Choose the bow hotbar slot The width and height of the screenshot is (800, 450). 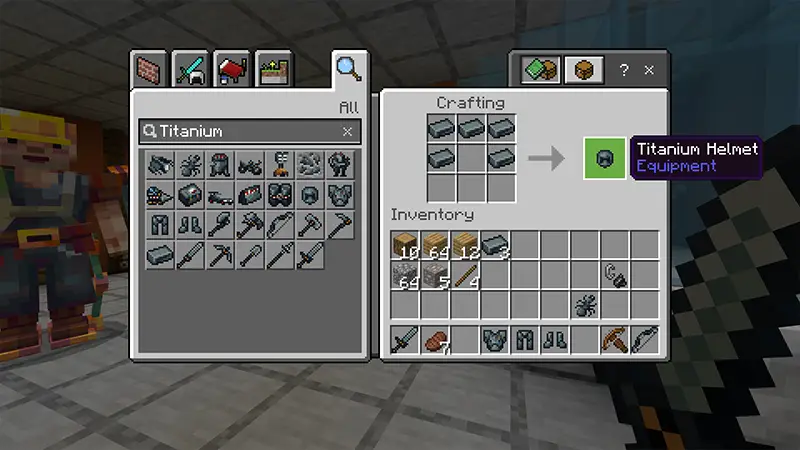tap(645, 340)
